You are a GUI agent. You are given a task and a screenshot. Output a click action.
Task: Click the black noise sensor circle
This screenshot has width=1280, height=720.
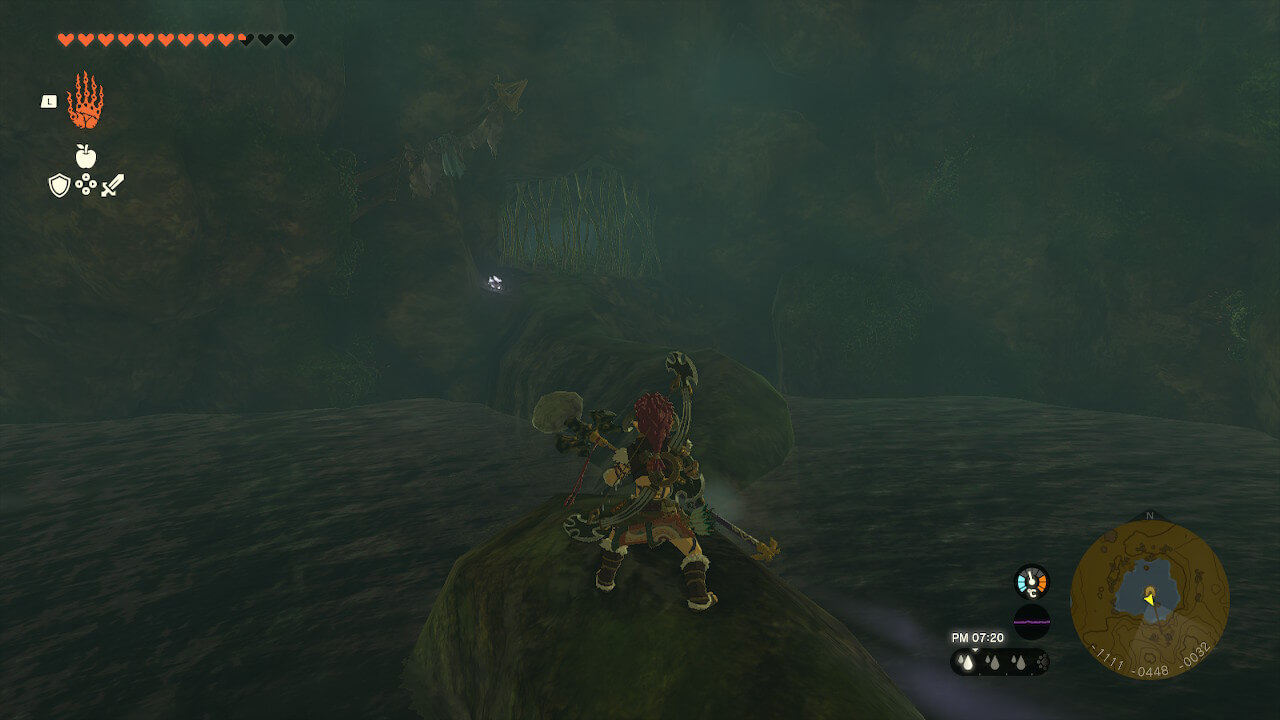pos(1031,622)
